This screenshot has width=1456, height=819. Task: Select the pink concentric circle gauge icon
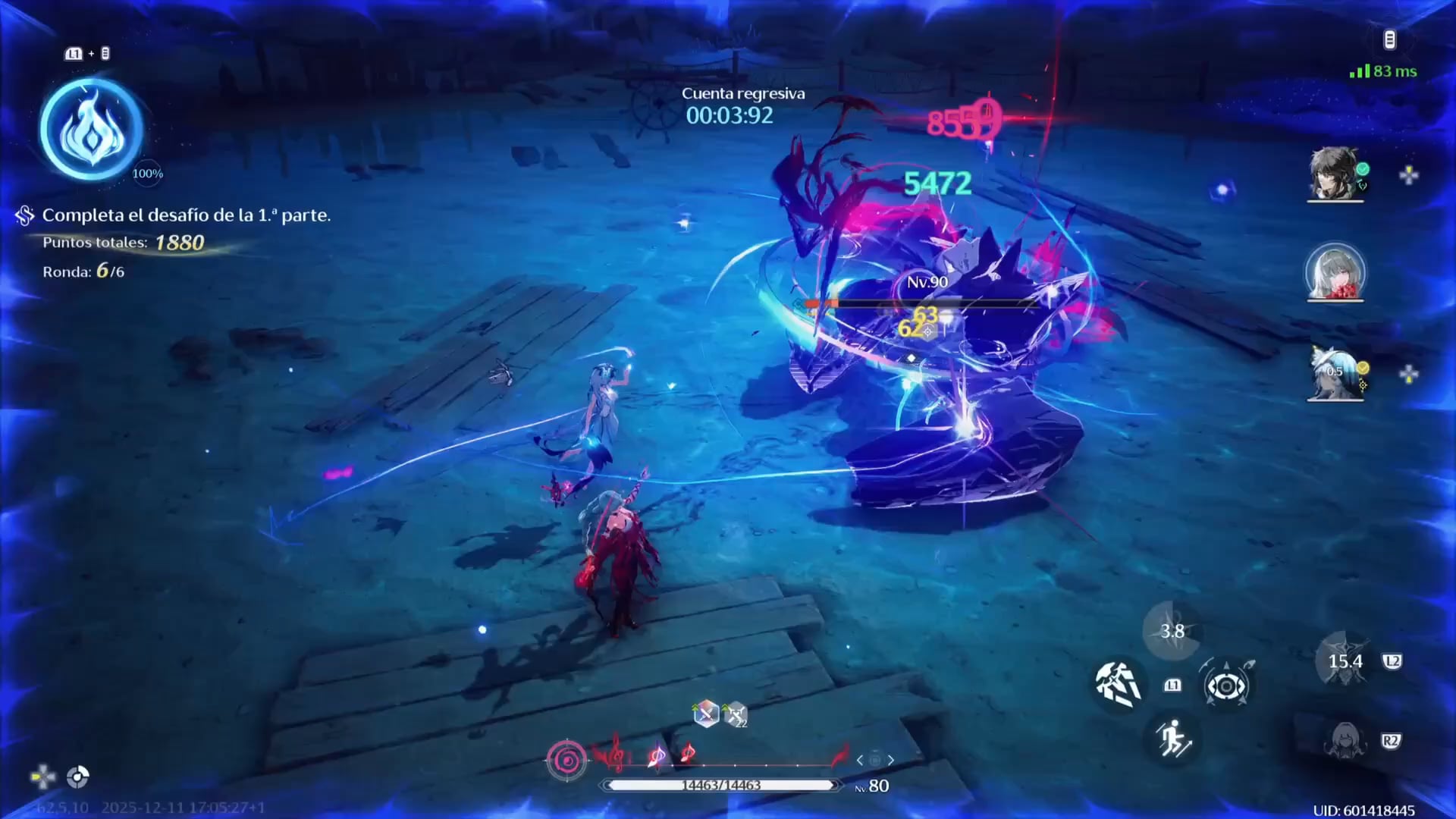[x=566, y=760]
